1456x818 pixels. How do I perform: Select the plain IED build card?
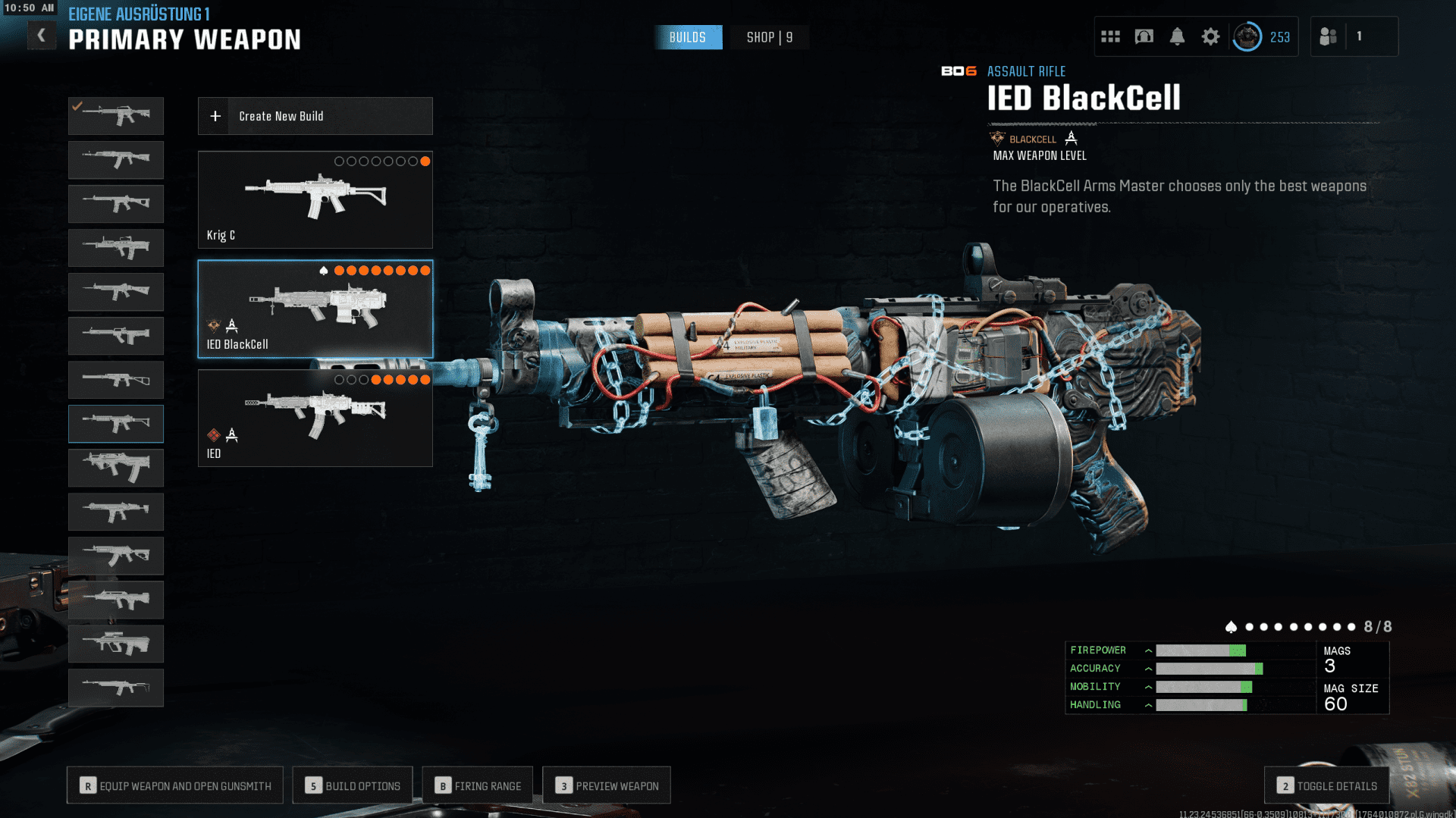click(315, 418)
